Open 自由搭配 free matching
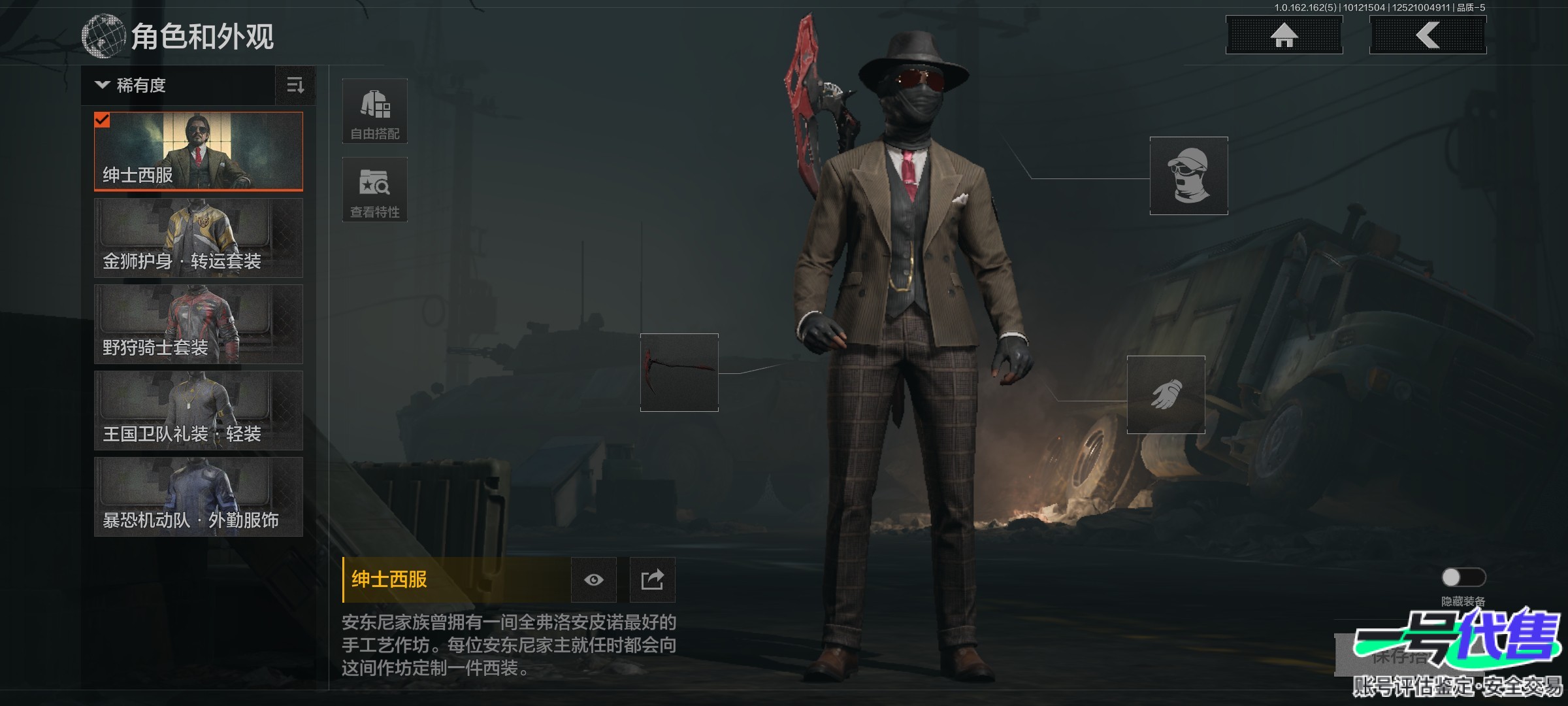1568x706 pixels. pos(375,111)
